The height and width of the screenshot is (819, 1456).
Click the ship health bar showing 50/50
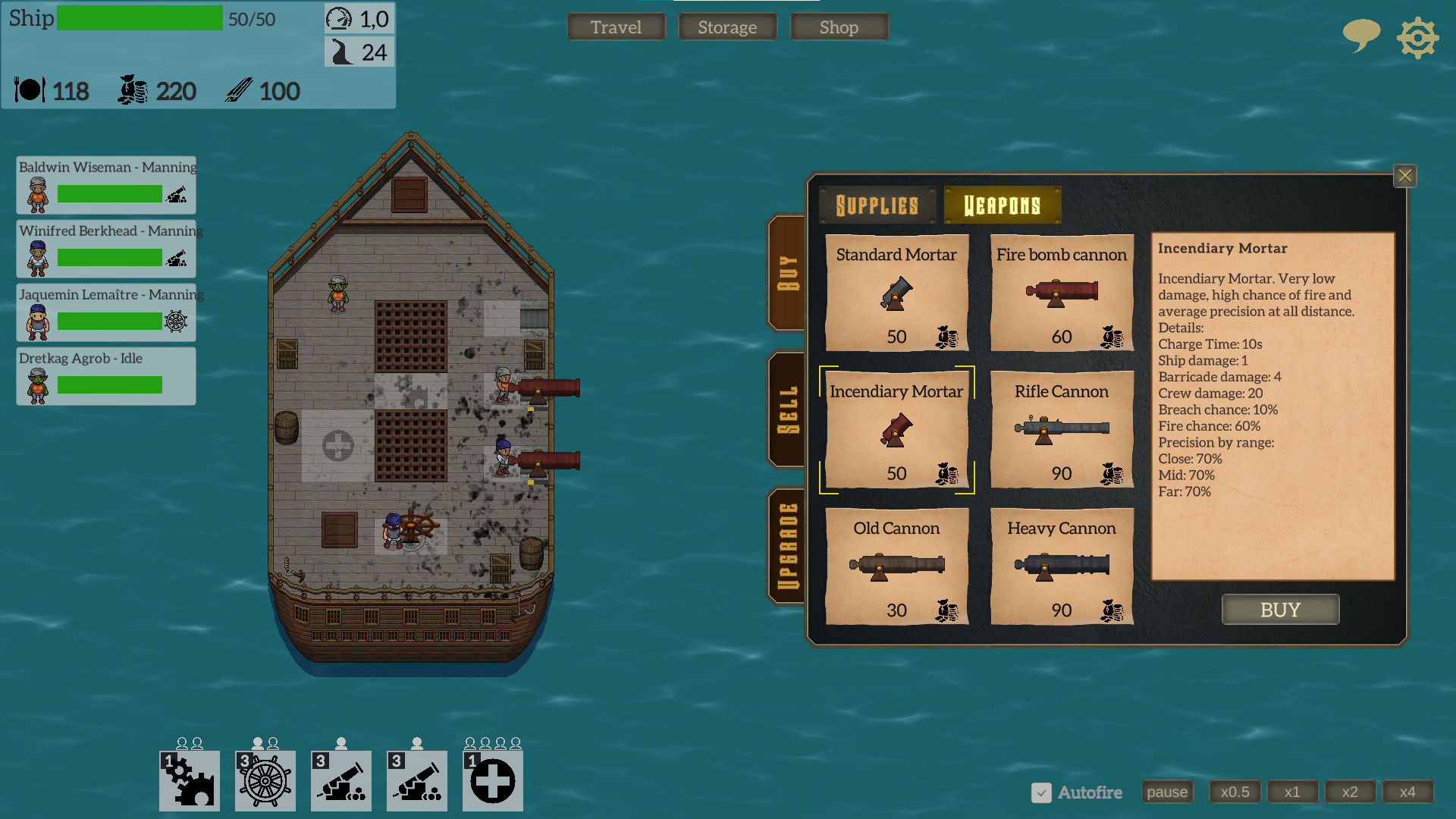point(140,18)
